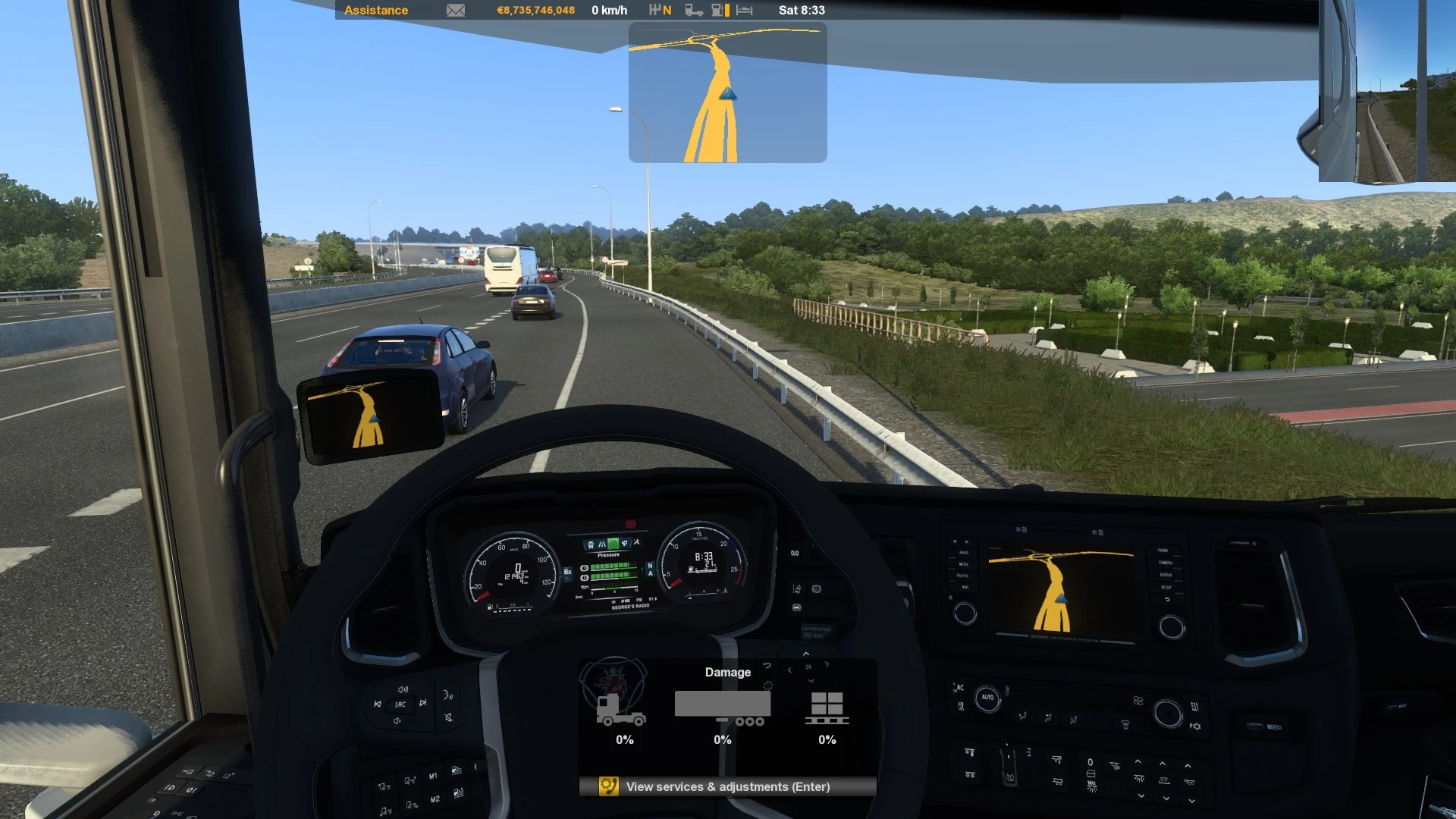Open the next advisor page using the right arrow
The height and width of the screenshot is (819, 1456).
tap(827, 665)
